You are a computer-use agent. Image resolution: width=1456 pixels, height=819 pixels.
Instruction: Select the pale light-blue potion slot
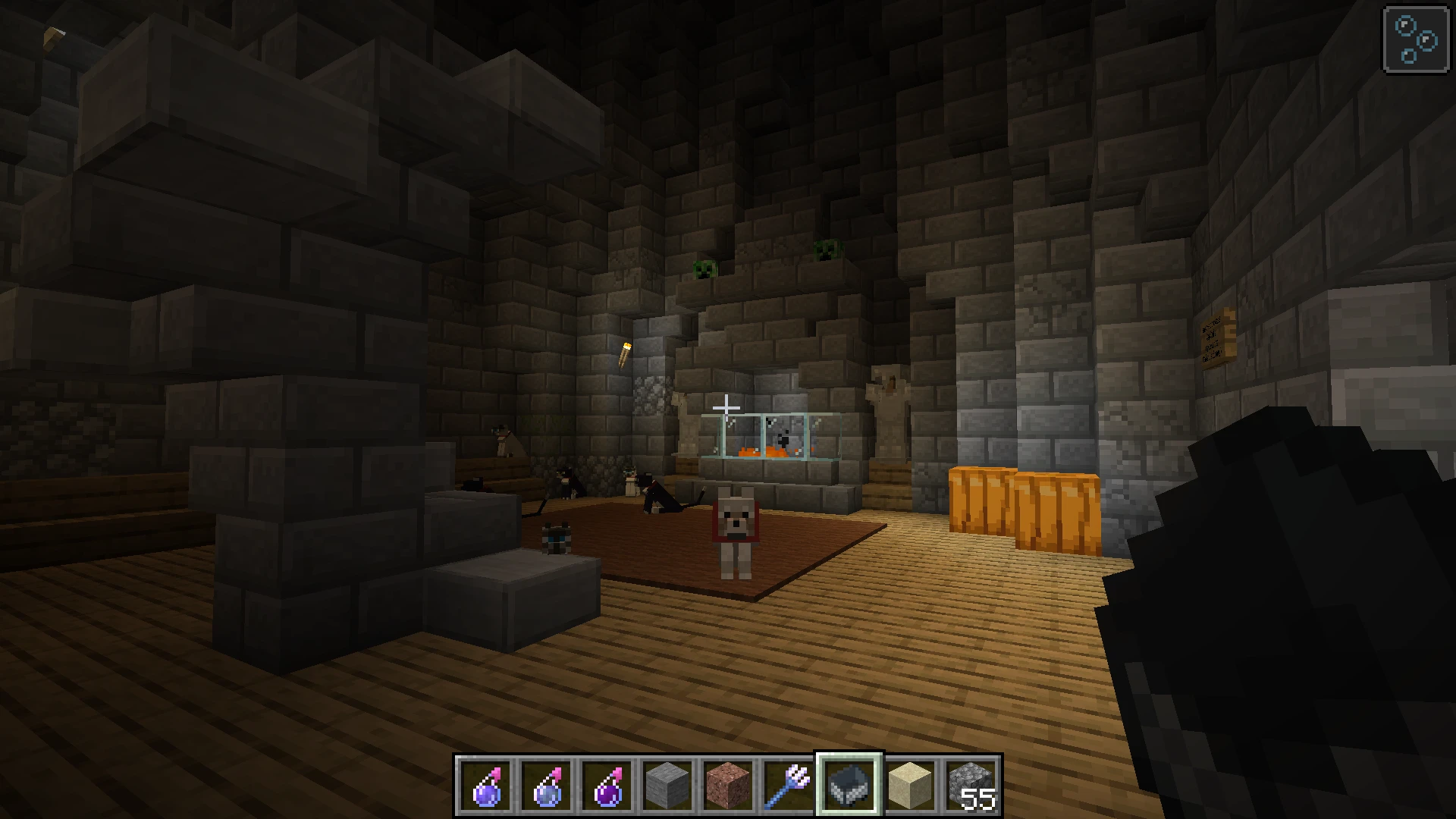pos(546,786)
